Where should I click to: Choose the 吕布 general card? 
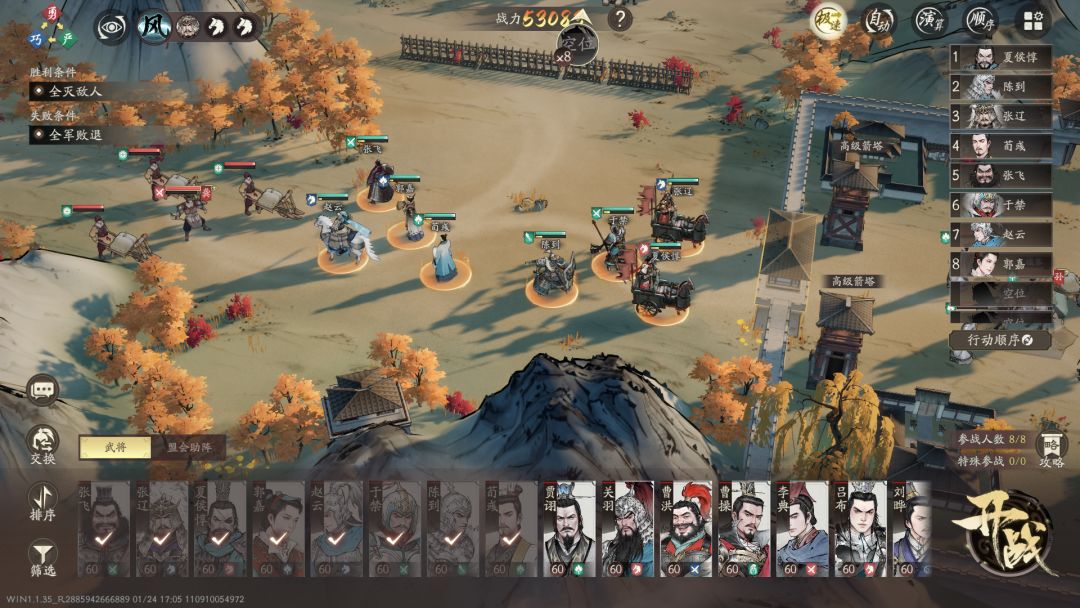point(860,529)
